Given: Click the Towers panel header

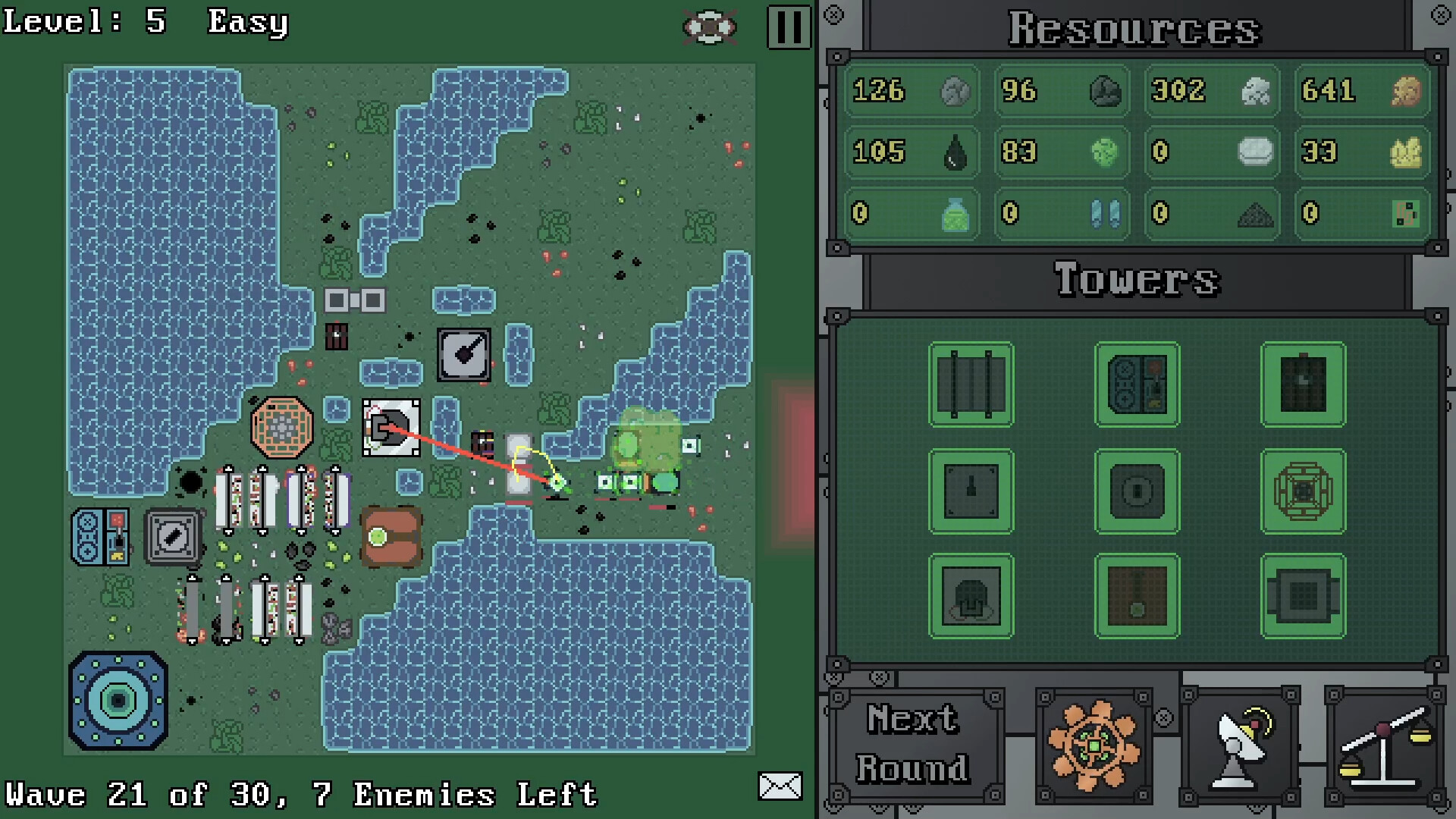Looking at the screenshot, I should pyautogui.click(x=1137, y=278).
